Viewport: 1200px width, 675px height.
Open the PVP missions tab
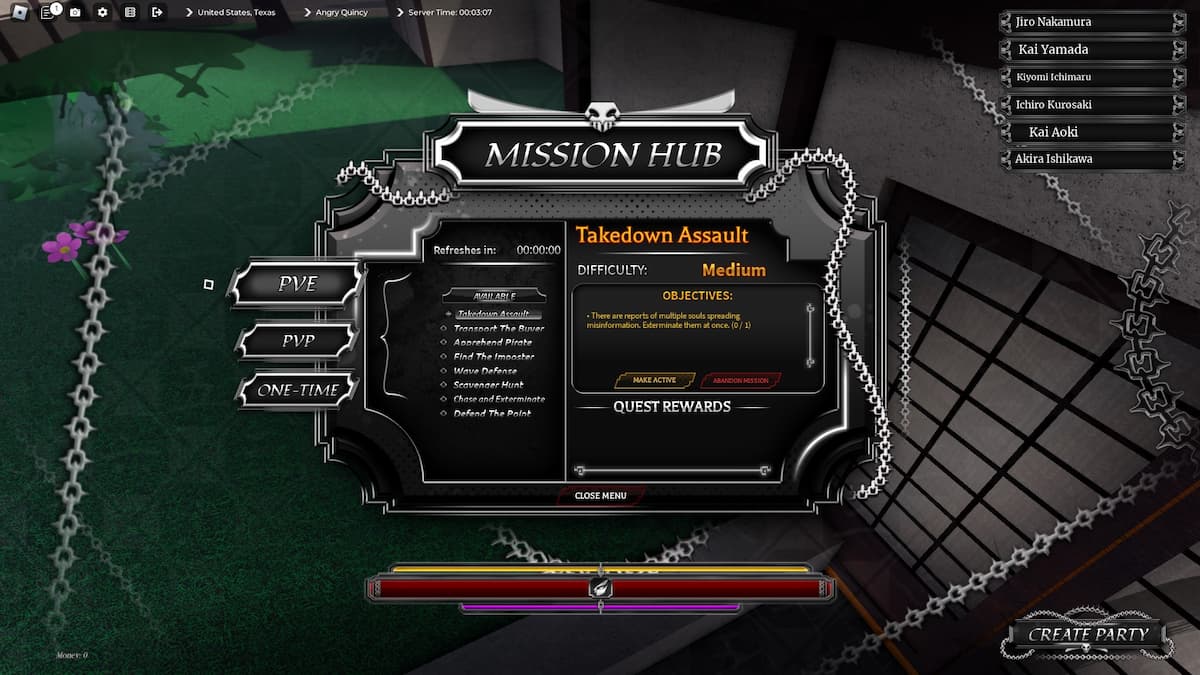coord(297,341)
